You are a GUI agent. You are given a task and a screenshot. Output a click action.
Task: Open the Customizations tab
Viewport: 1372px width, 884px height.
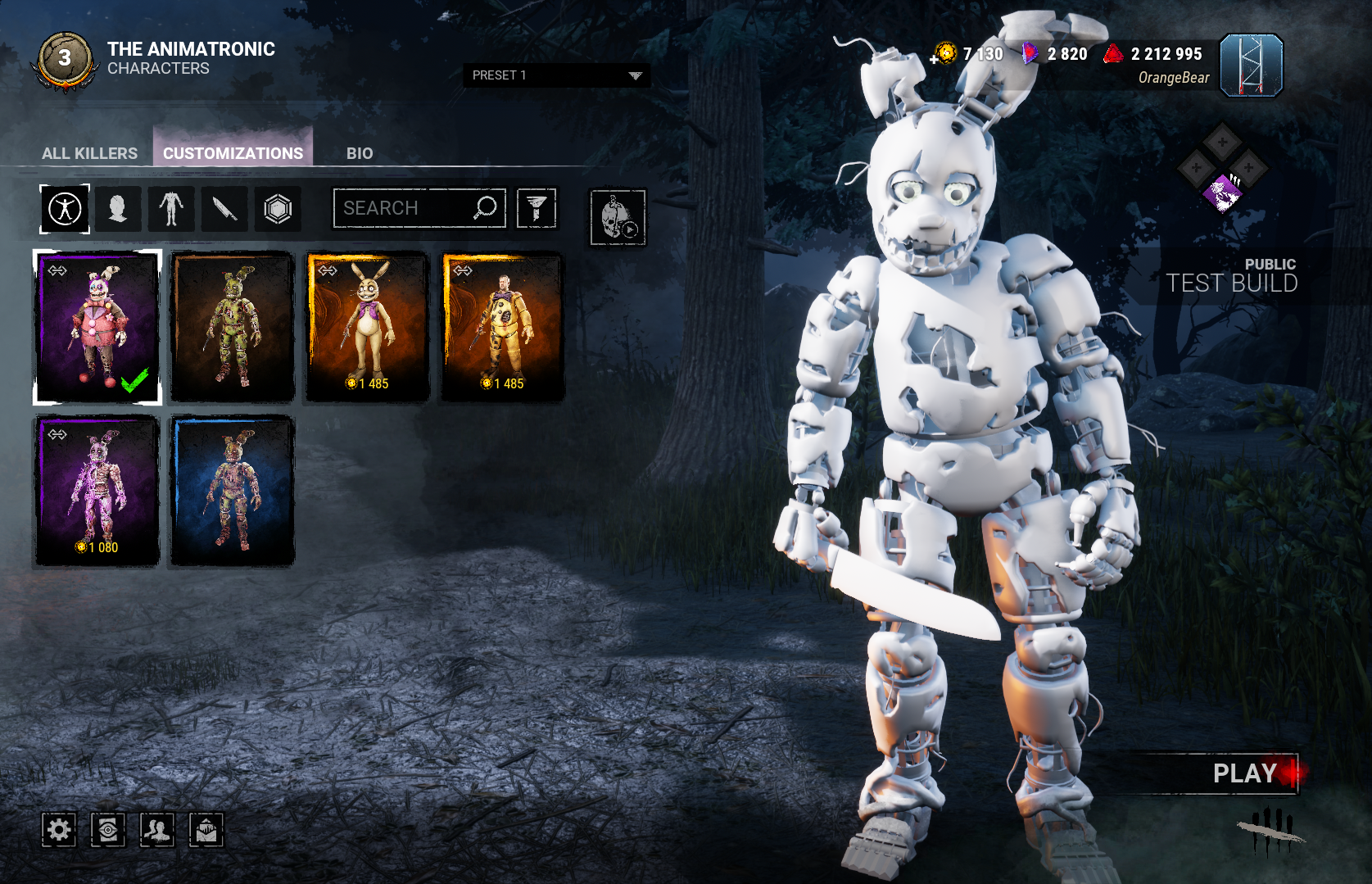233,153
